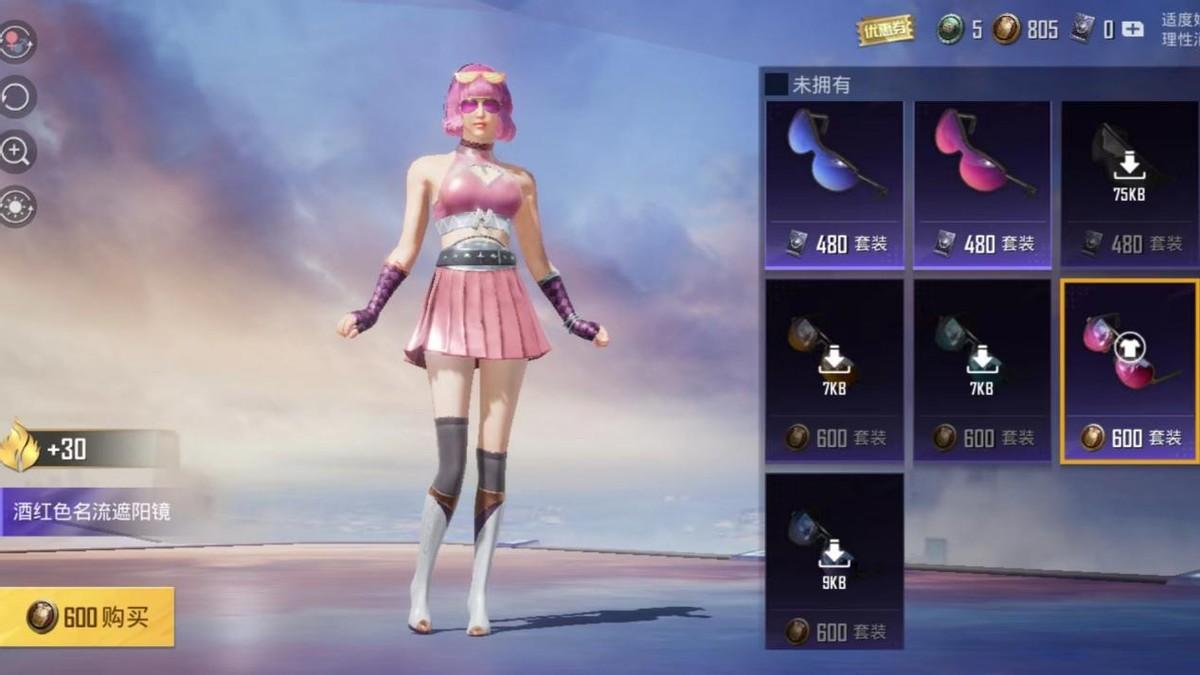
Task: Select the pink-magenta sunglasses priced 480
Action: pos(982,184)
